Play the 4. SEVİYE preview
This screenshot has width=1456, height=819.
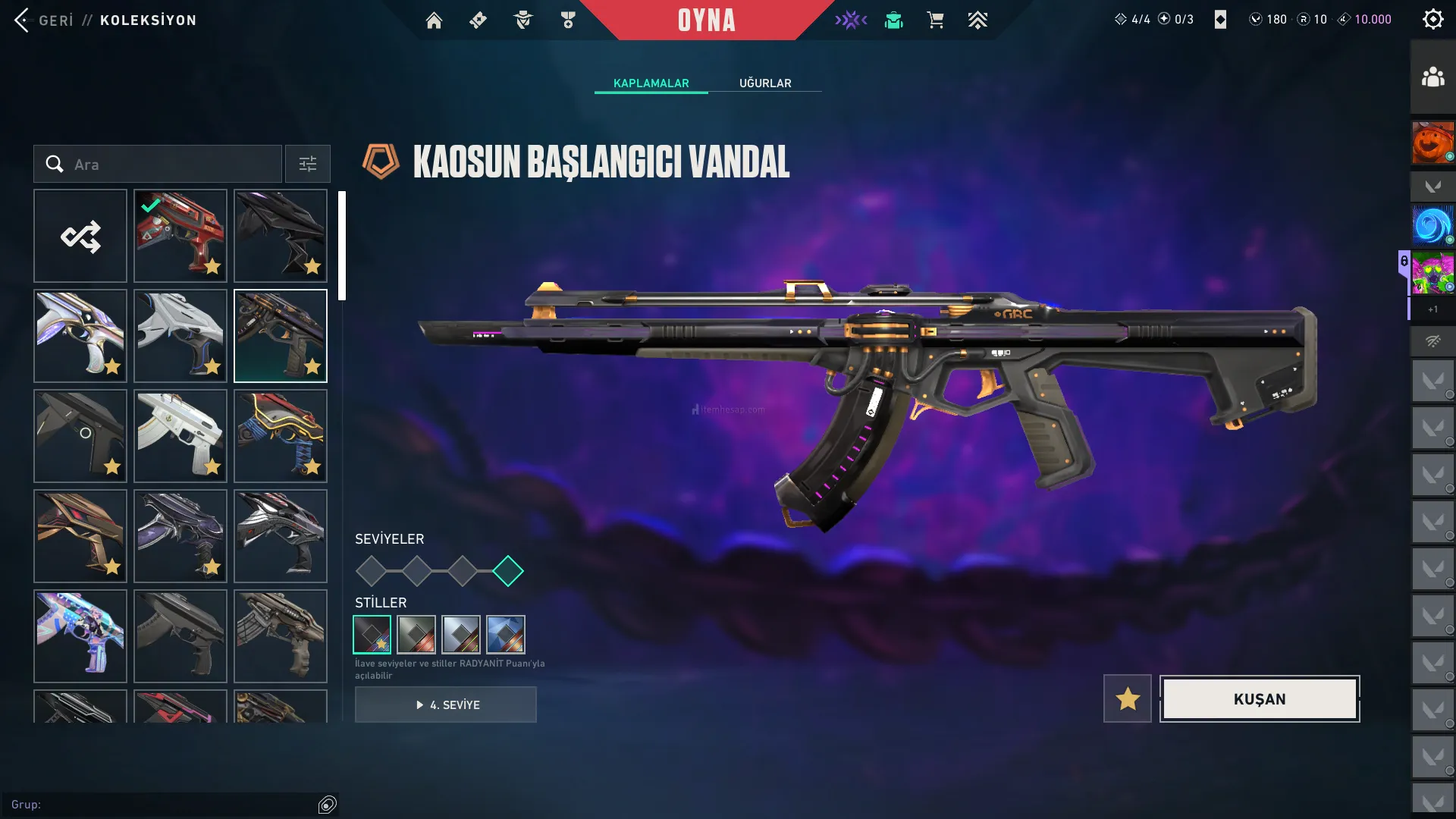pos(446,705)
